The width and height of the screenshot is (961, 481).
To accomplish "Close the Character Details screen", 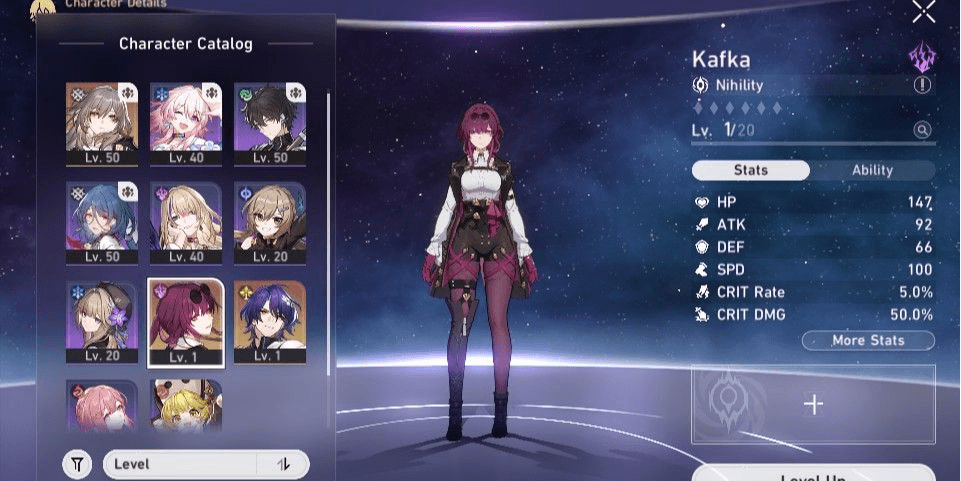I will (x=924, y=11).
